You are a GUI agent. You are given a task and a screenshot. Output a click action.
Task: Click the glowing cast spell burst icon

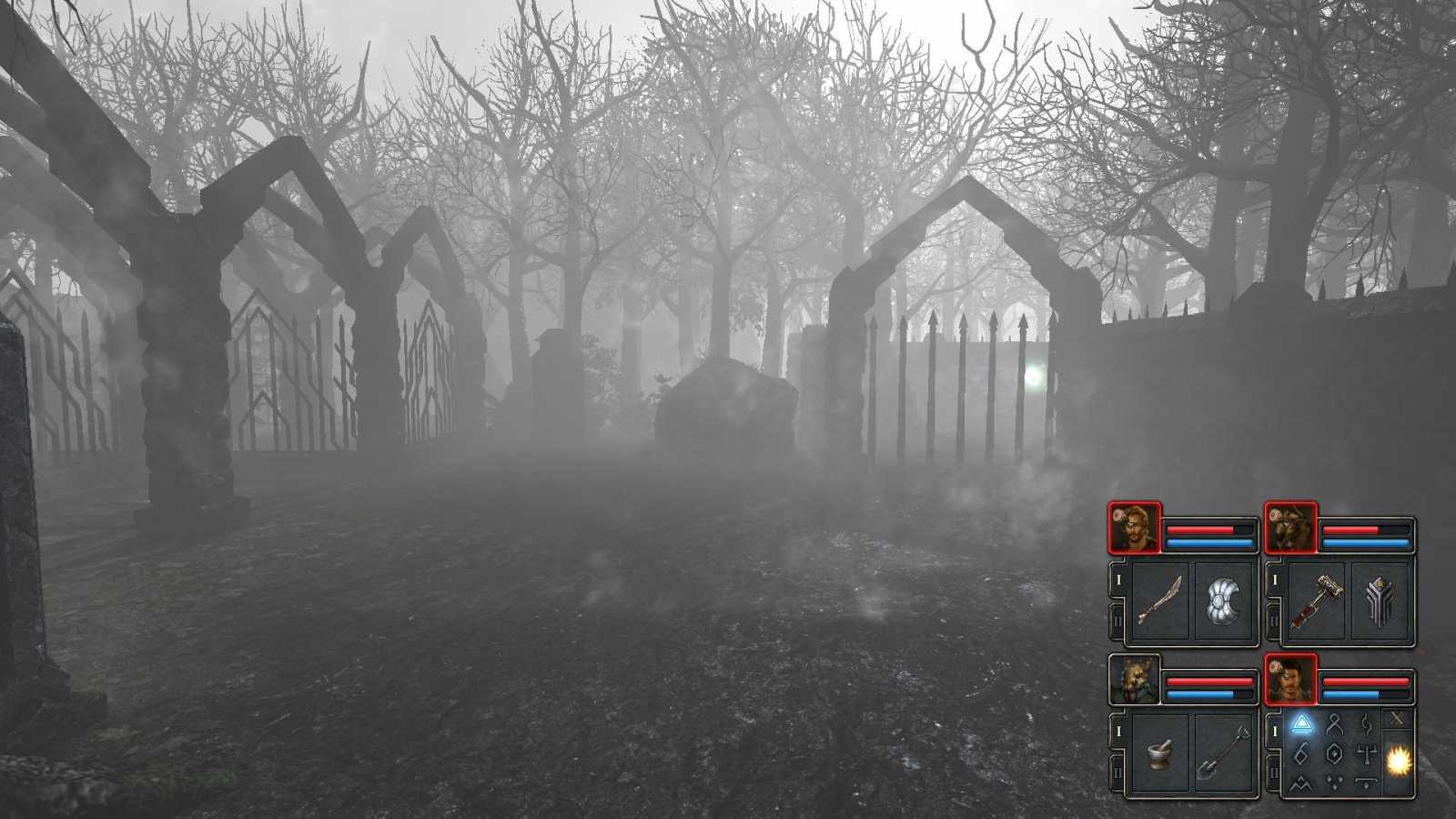1397,761
